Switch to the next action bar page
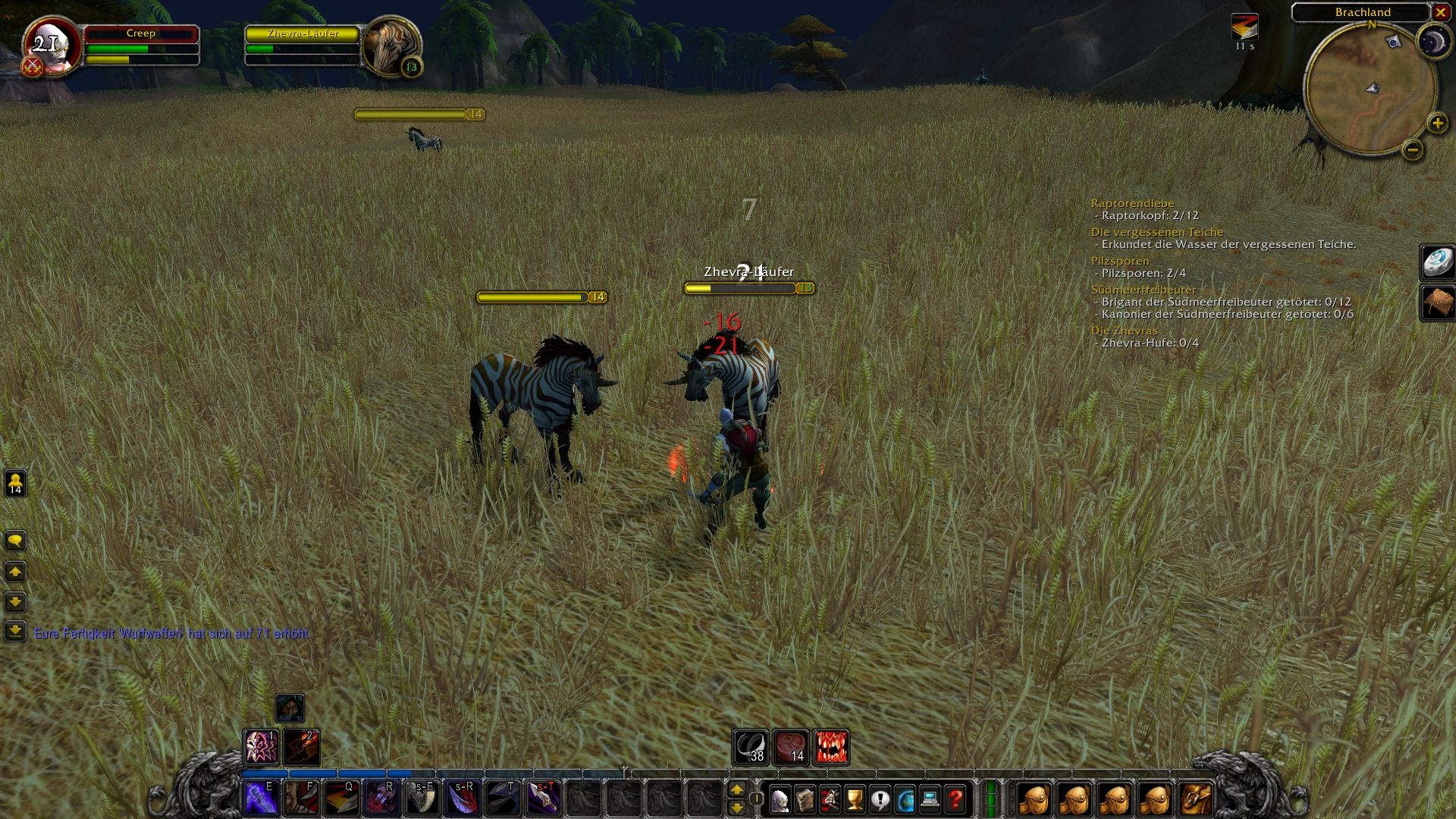 click(x=736, y=790)
